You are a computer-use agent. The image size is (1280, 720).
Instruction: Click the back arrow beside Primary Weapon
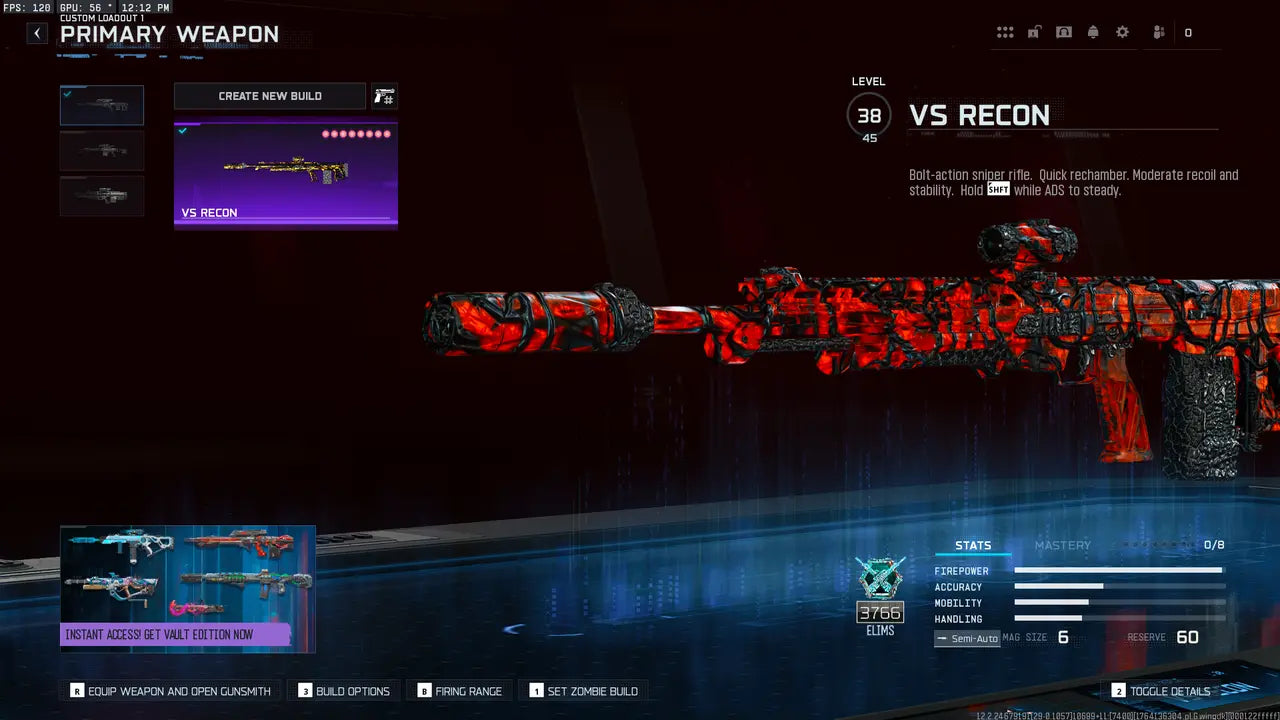pos(36,33)
